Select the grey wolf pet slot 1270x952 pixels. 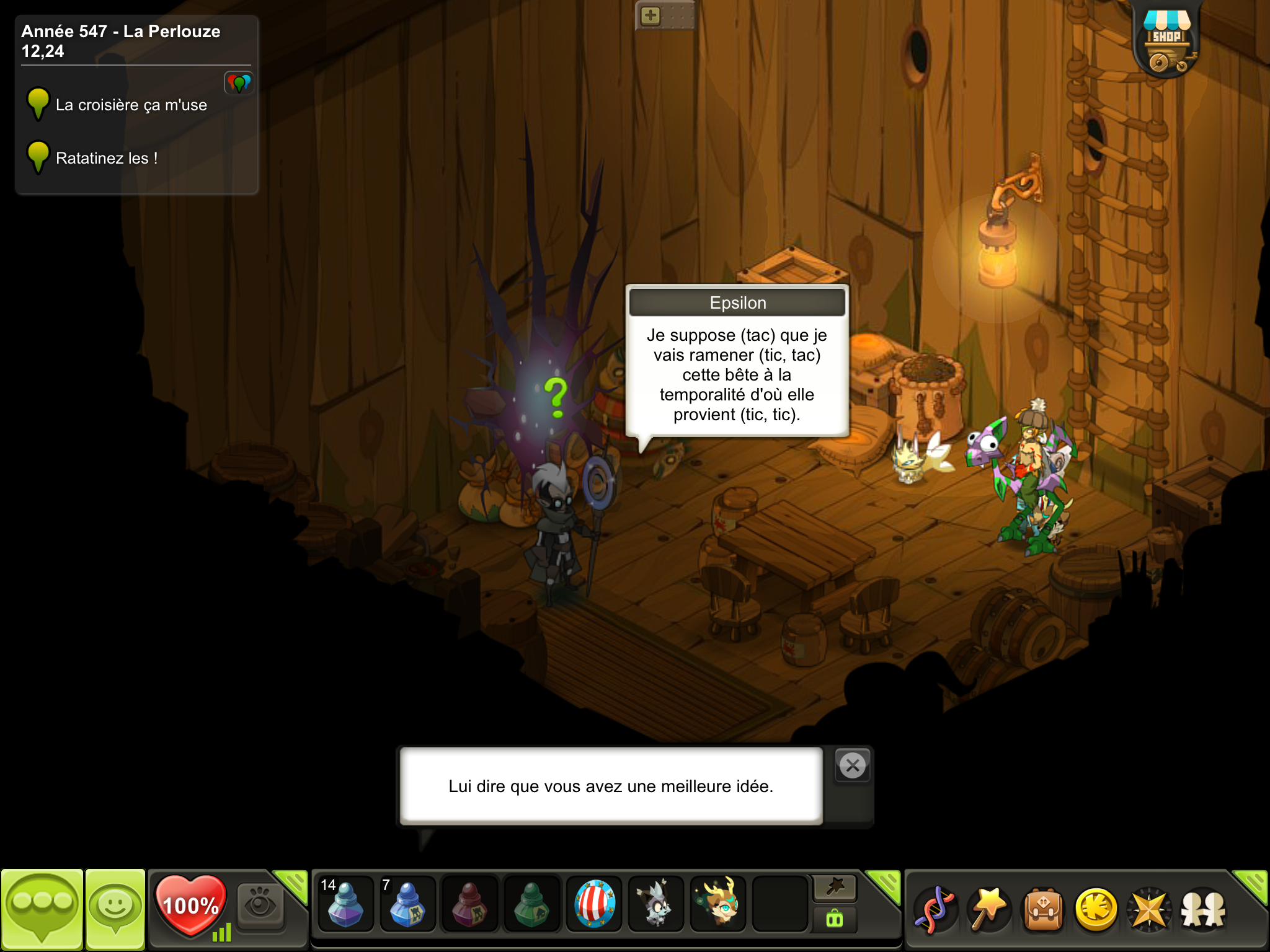pos(656,905)
